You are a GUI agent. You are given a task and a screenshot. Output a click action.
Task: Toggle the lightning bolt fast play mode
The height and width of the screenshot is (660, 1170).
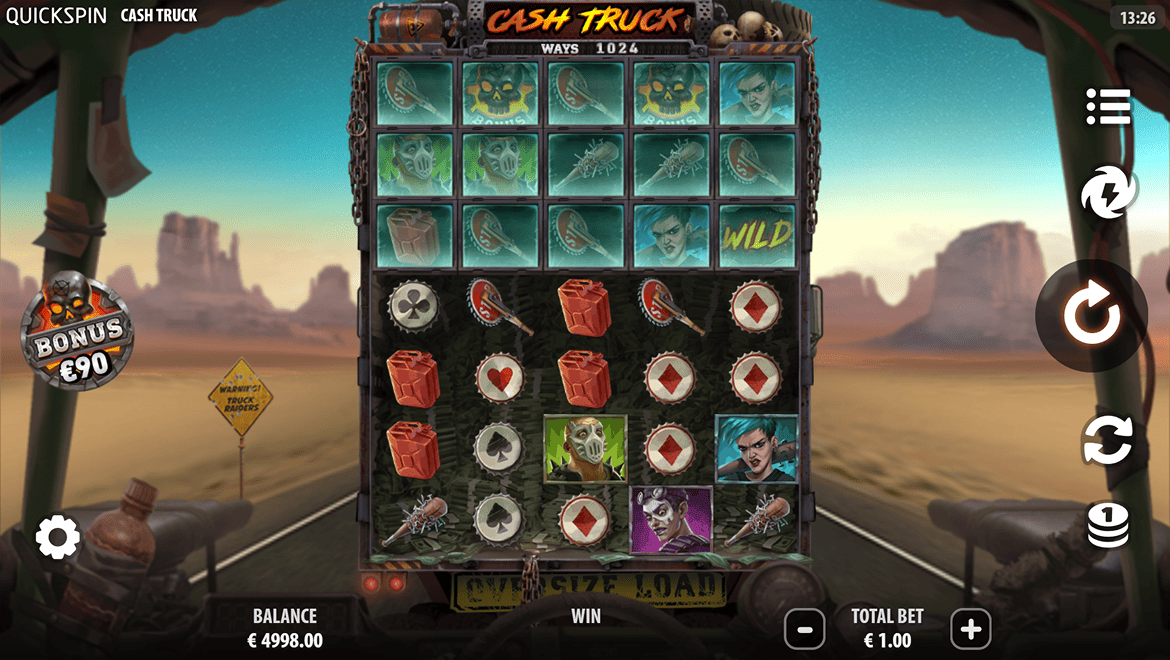[x=1108, y=192]
